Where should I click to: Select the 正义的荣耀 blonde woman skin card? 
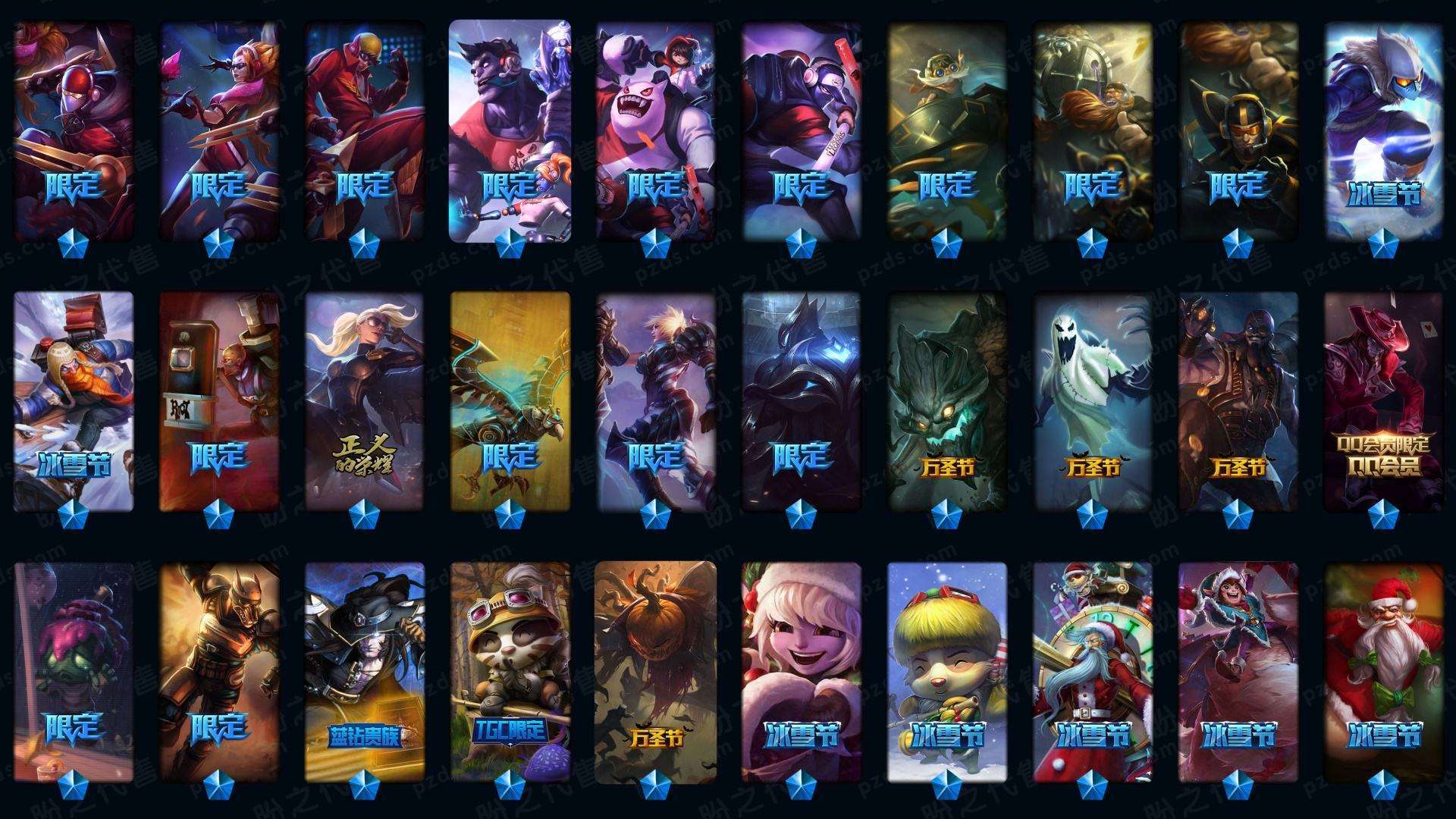coord(364,400)
